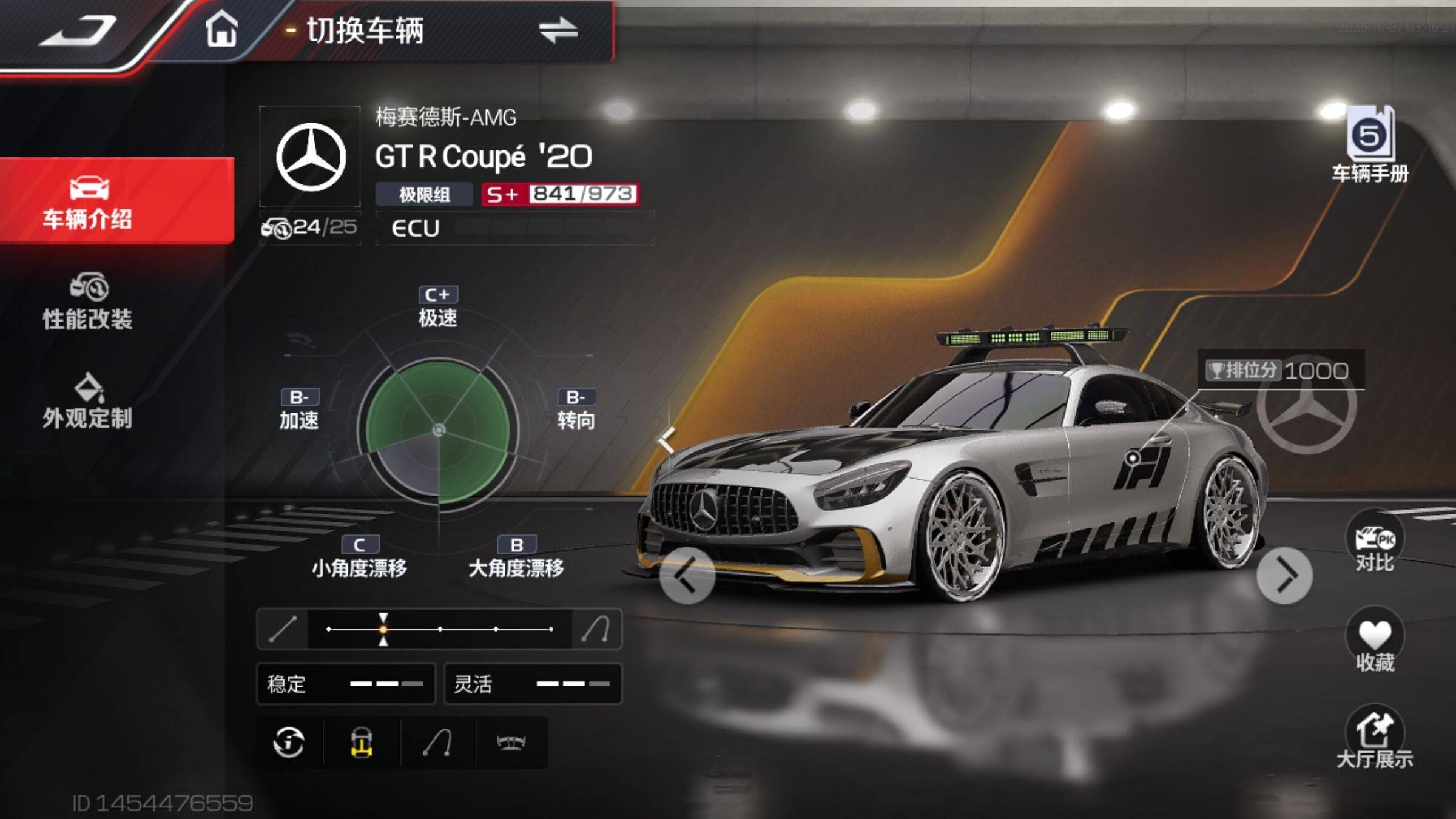Select the 车辆介绍 tab

pyautogui.click(x=88, y=201)
